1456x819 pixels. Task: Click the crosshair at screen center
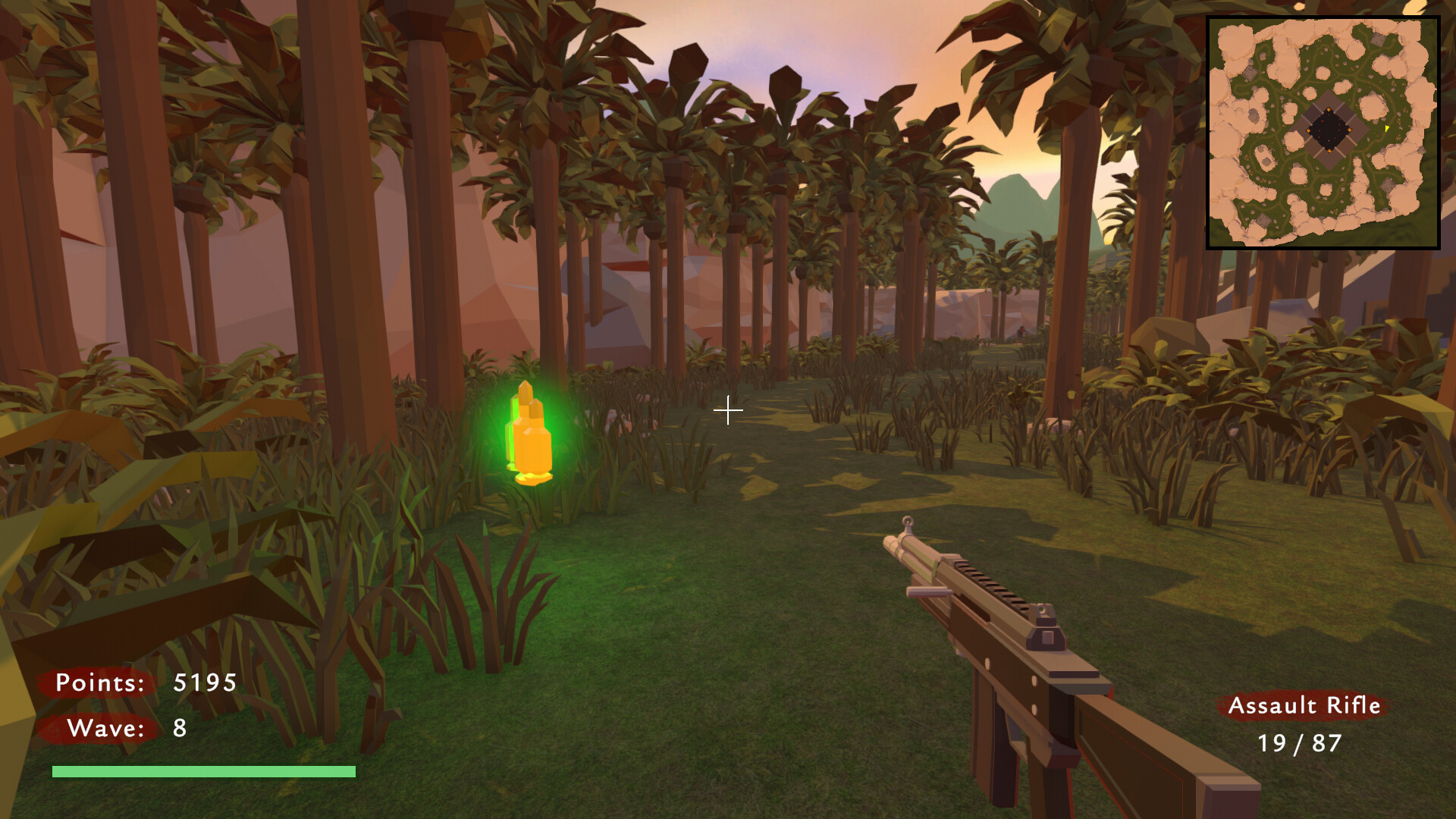[728, 410]
